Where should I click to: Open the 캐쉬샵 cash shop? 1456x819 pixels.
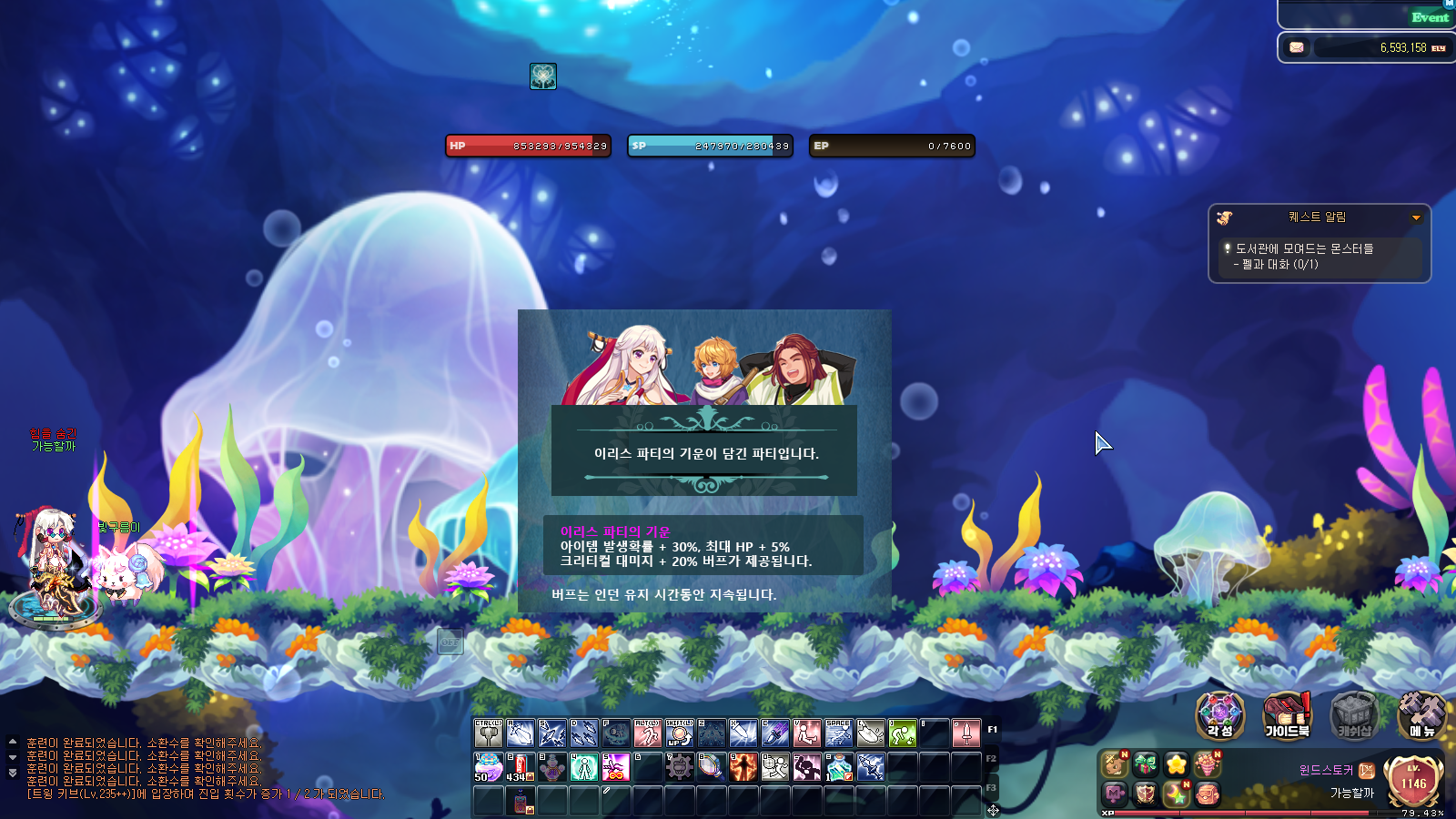(x=1354, y=715)
